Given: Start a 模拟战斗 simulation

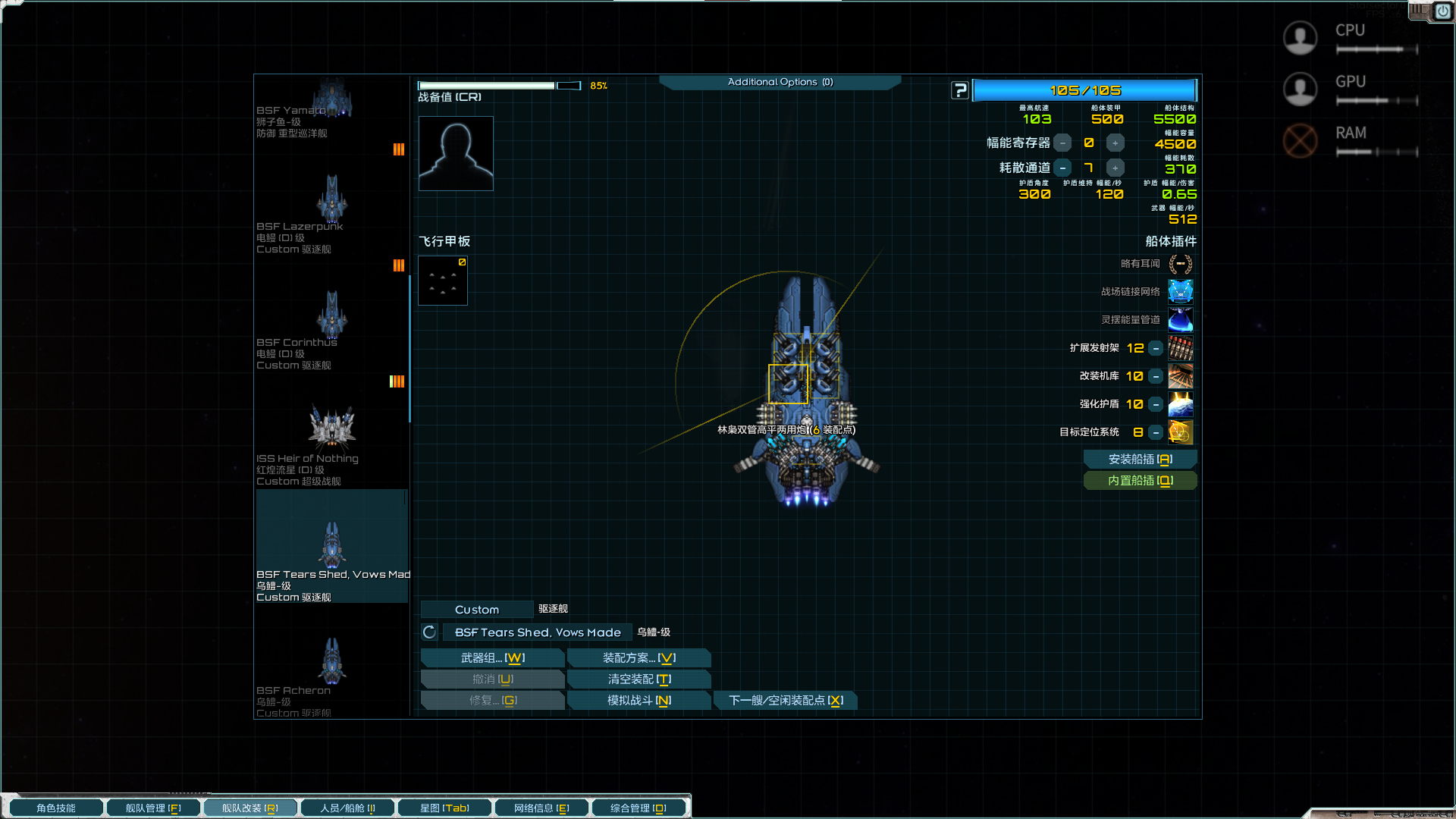Looking at the screenshot, I should point(639,701).
